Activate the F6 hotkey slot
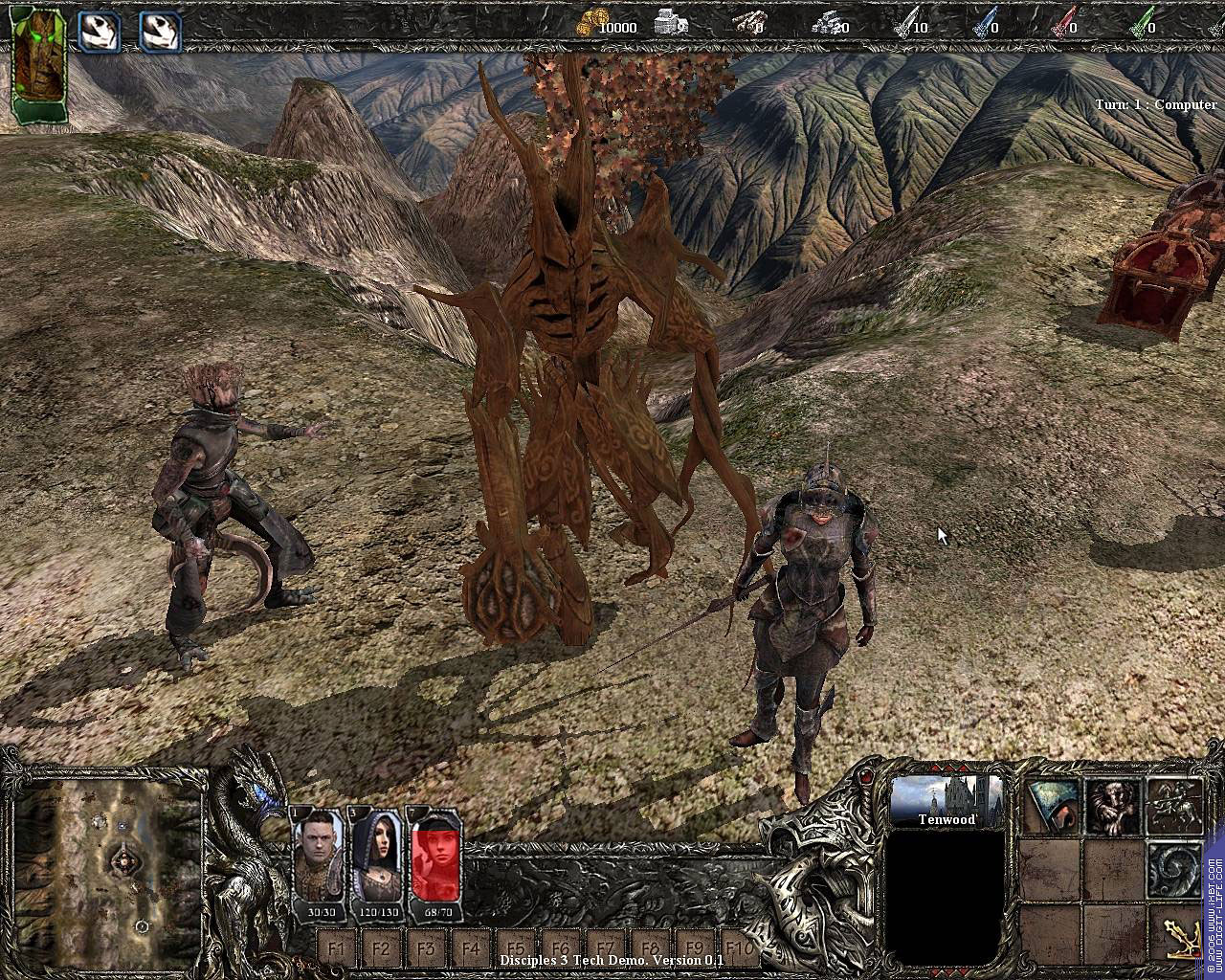The image size is (1225, 980). [x=562, y=949]
